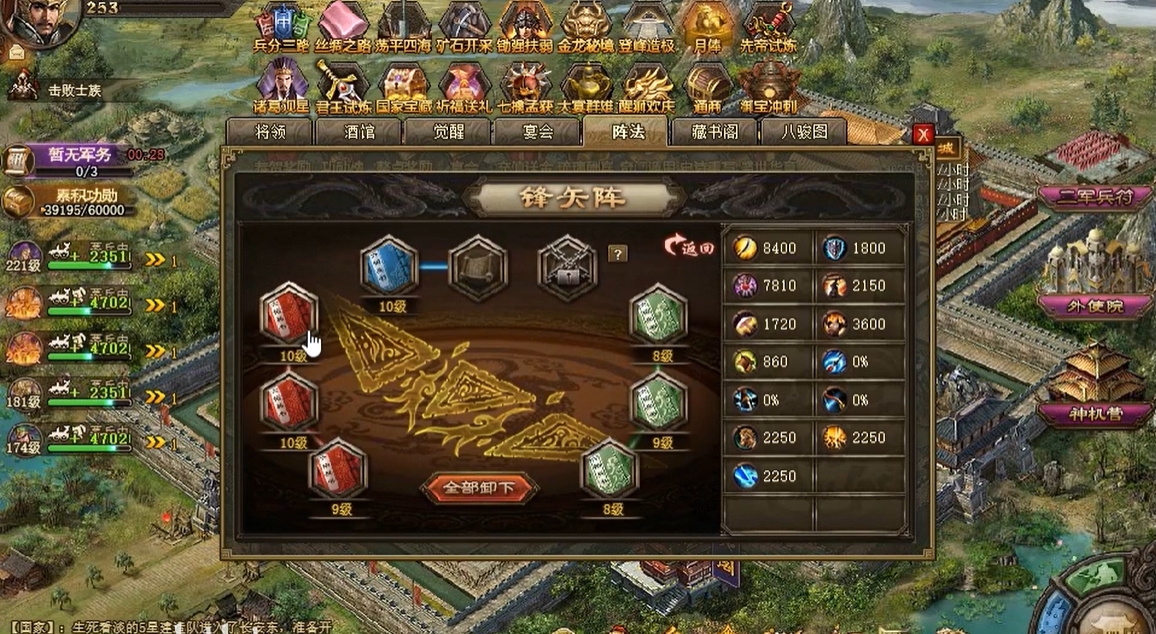Image resolution: width=1156 pixels, height=634 pixels.
Task: Click the 全部卸下 unequip all button
Action: pos(479,489)
